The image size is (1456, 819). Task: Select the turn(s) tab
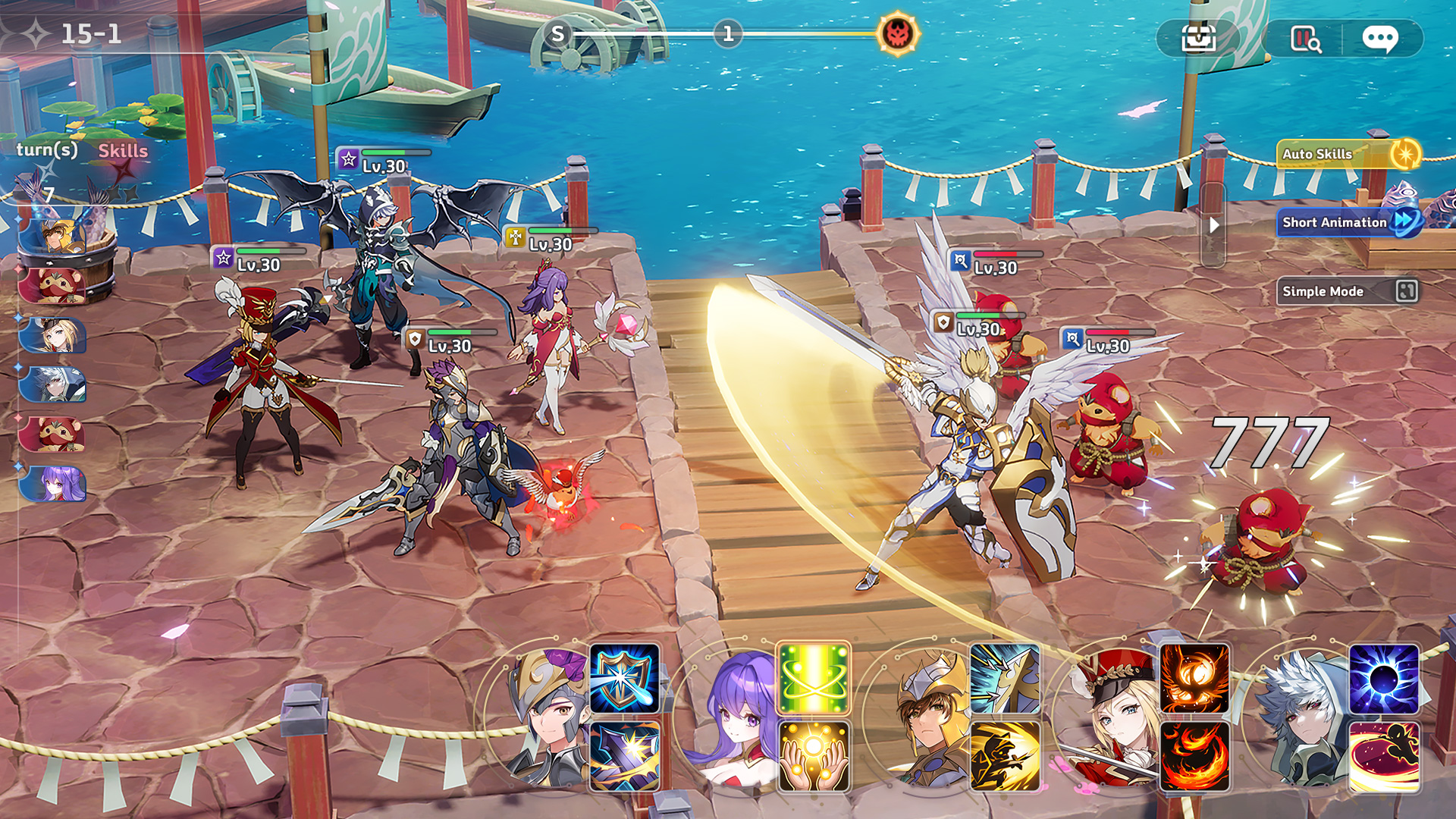click(x=47, y=149)
